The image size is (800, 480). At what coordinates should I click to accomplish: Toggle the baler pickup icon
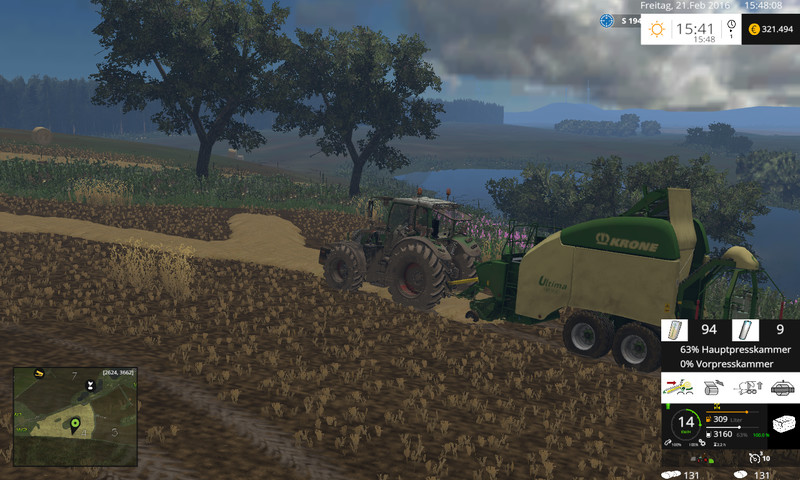click(679, 387)
